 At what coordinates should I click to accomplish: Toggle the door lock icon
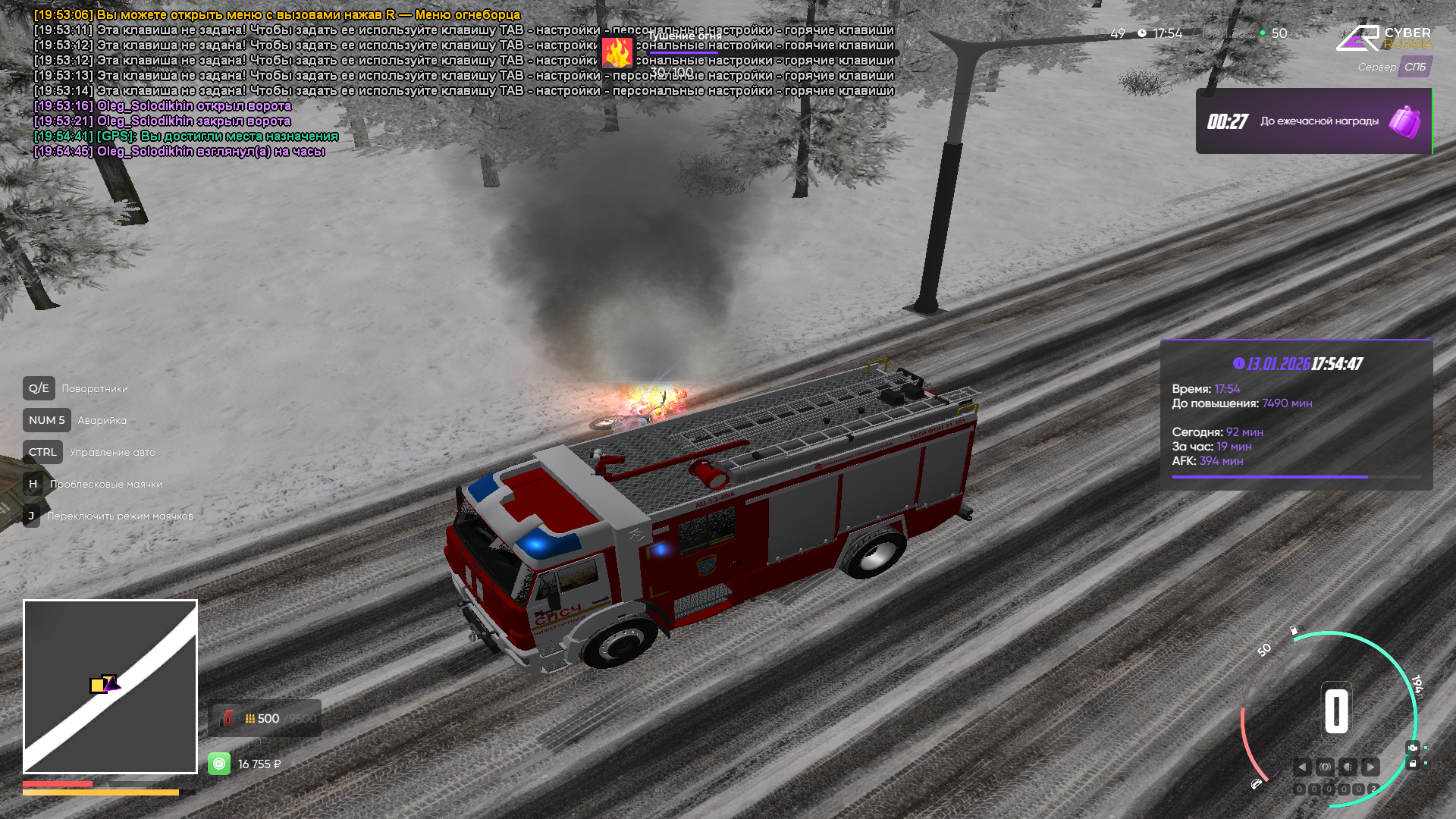tap(1412, 764)
